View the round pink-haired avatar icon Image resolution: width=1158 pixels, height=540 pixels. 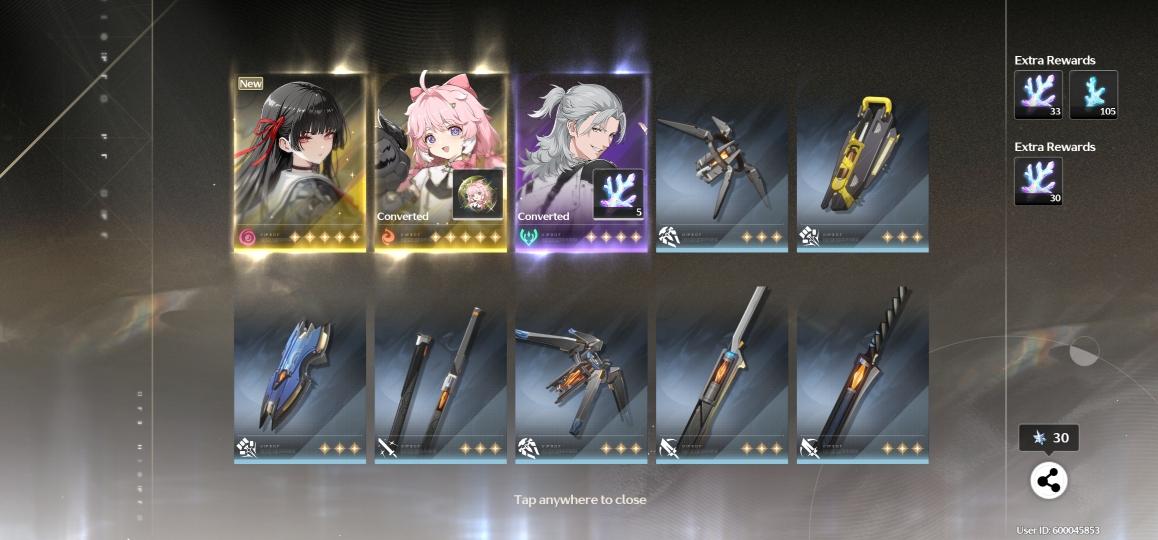tap(478, 194)
